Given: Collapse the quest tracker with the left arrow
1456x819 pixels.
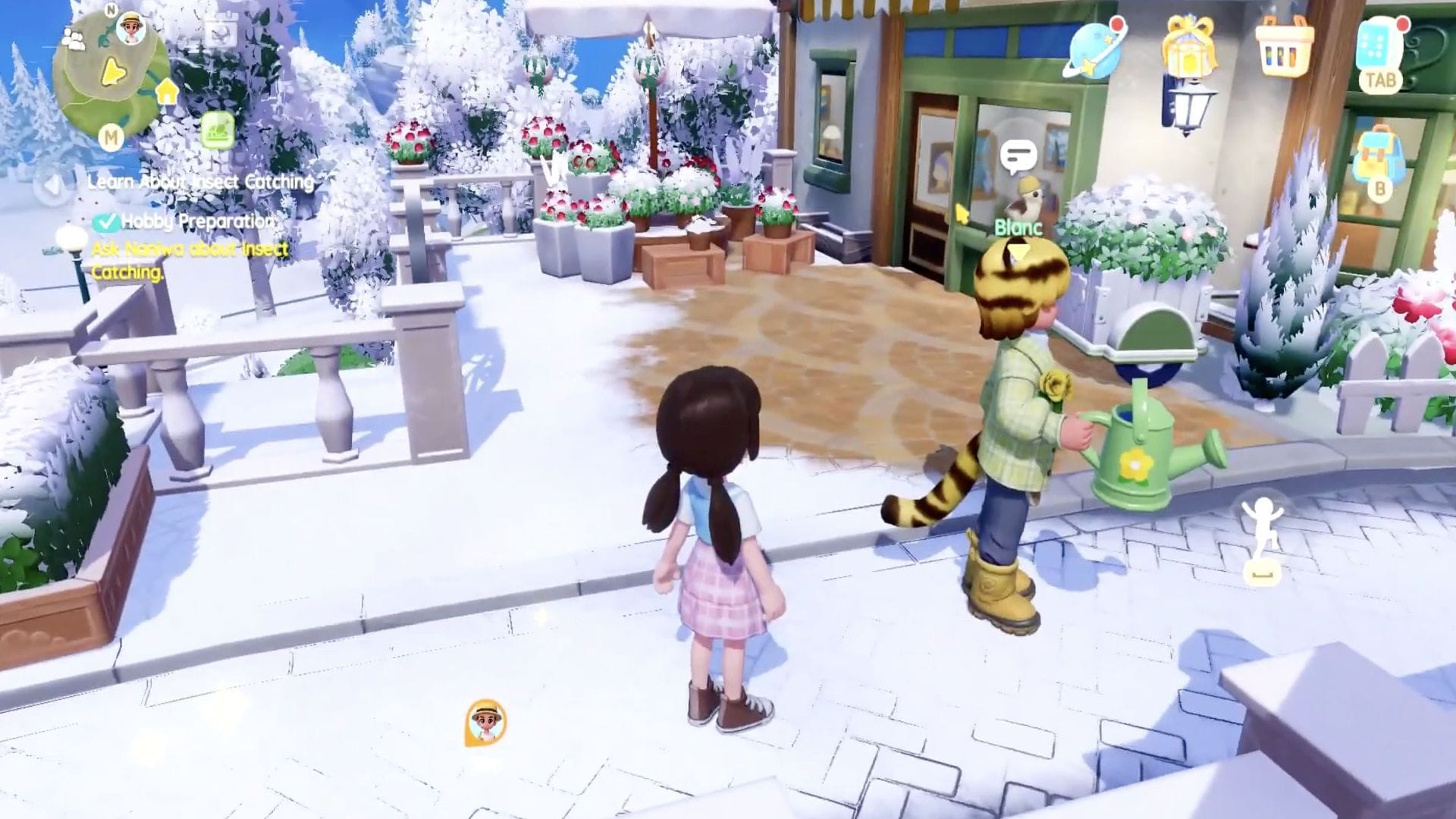Looking at the screenshot, I should [52, 185].
